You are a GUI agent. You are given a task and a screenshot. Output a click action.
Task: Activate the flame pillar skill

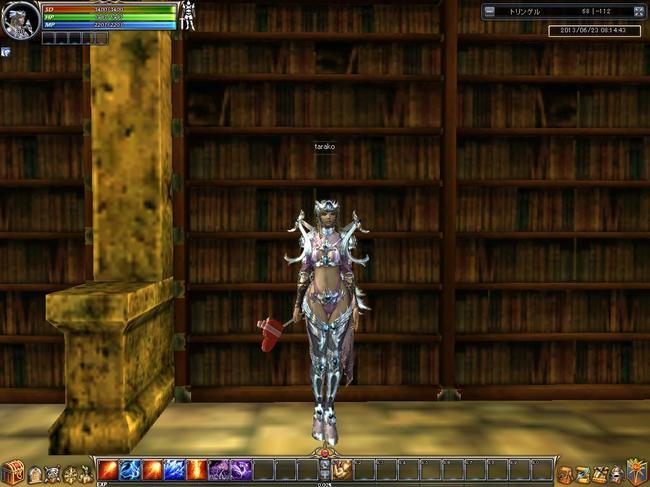pyautogui.click(x=196, y=469)
